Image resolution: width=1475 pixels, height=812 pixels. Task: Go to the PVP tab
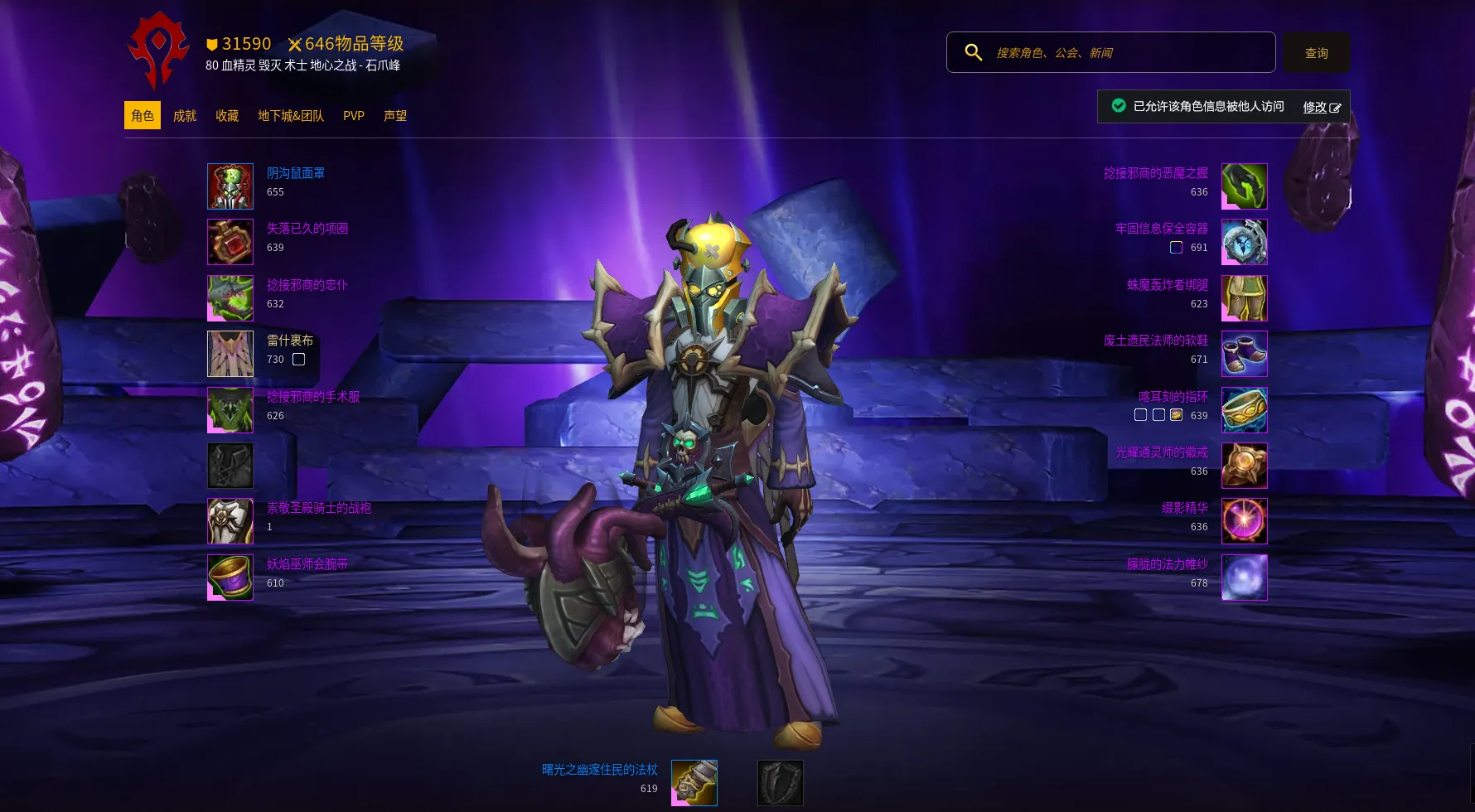pos(354,116)
